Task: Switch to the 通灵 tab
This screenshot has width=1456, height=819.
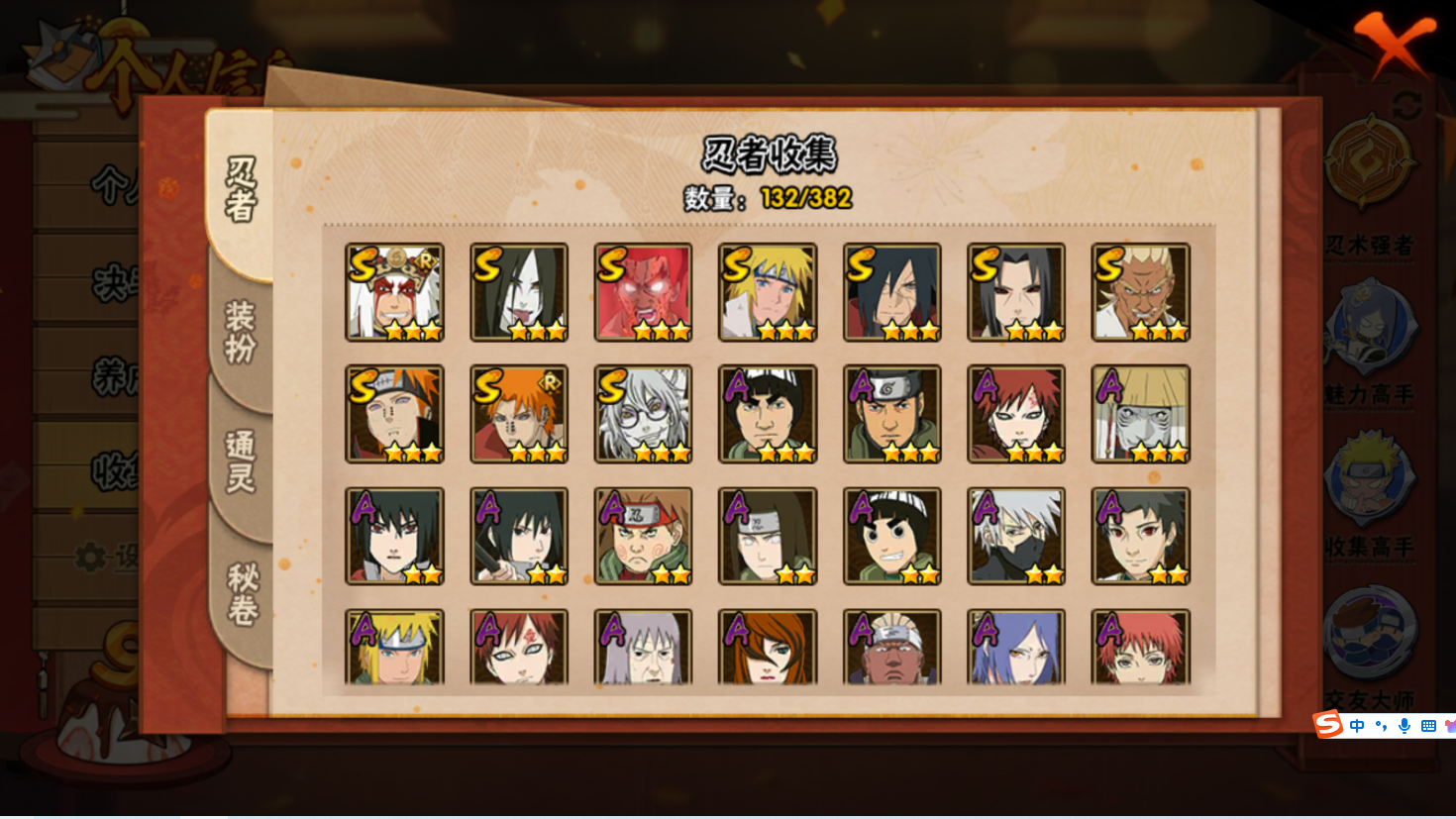Action: click(x=241, y=461)
